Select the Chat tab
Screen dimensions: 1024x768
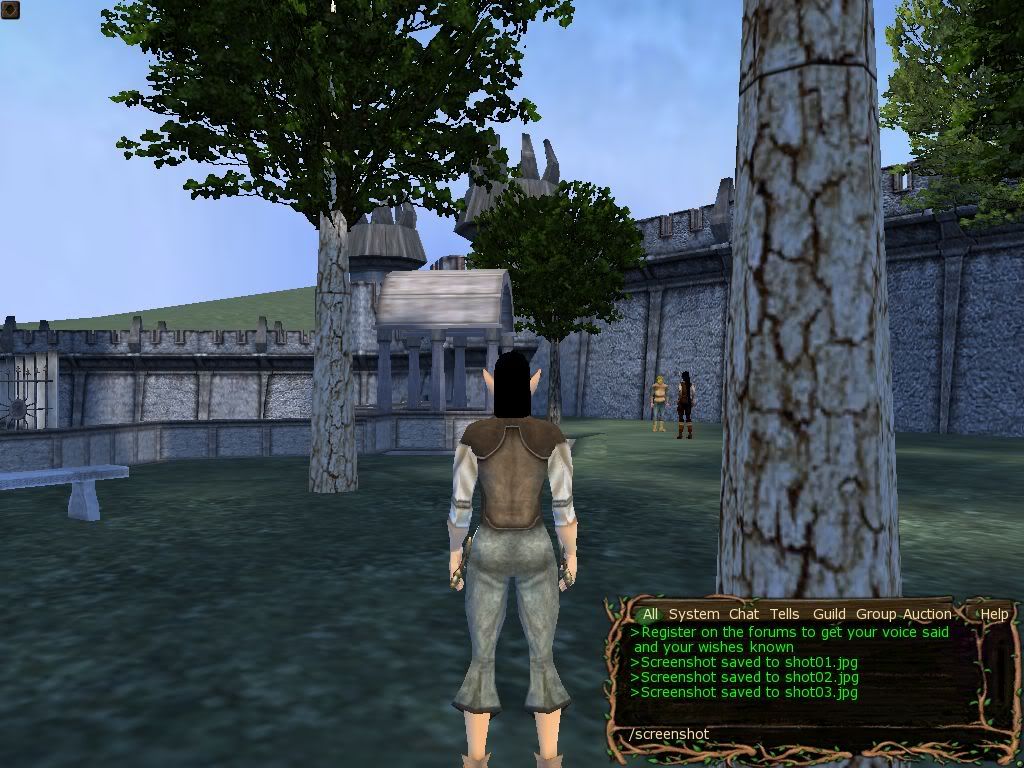pos(743,614)
